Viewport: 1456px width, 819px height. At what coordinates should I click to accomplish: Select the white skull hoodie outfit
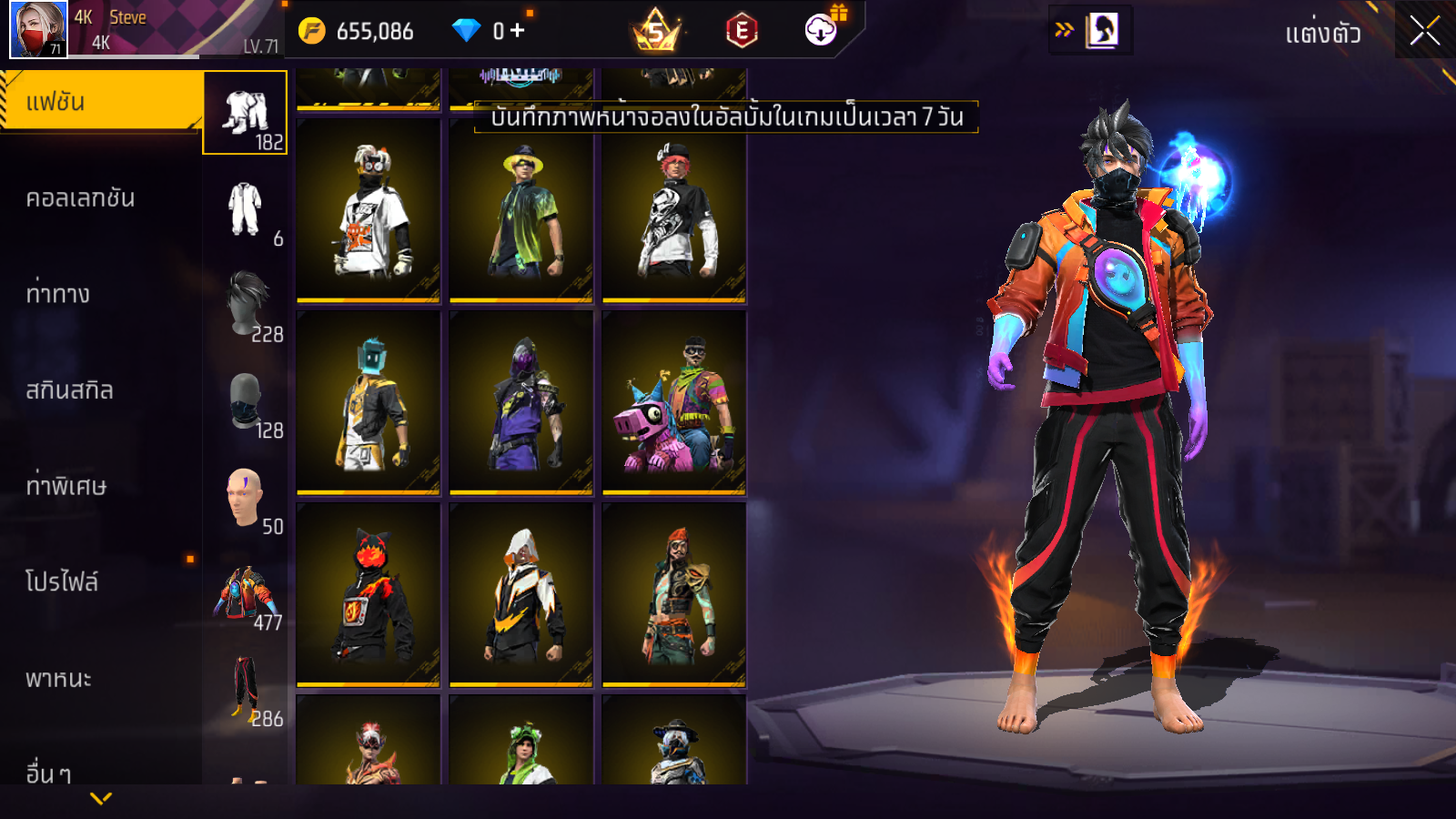coord(673,210)
